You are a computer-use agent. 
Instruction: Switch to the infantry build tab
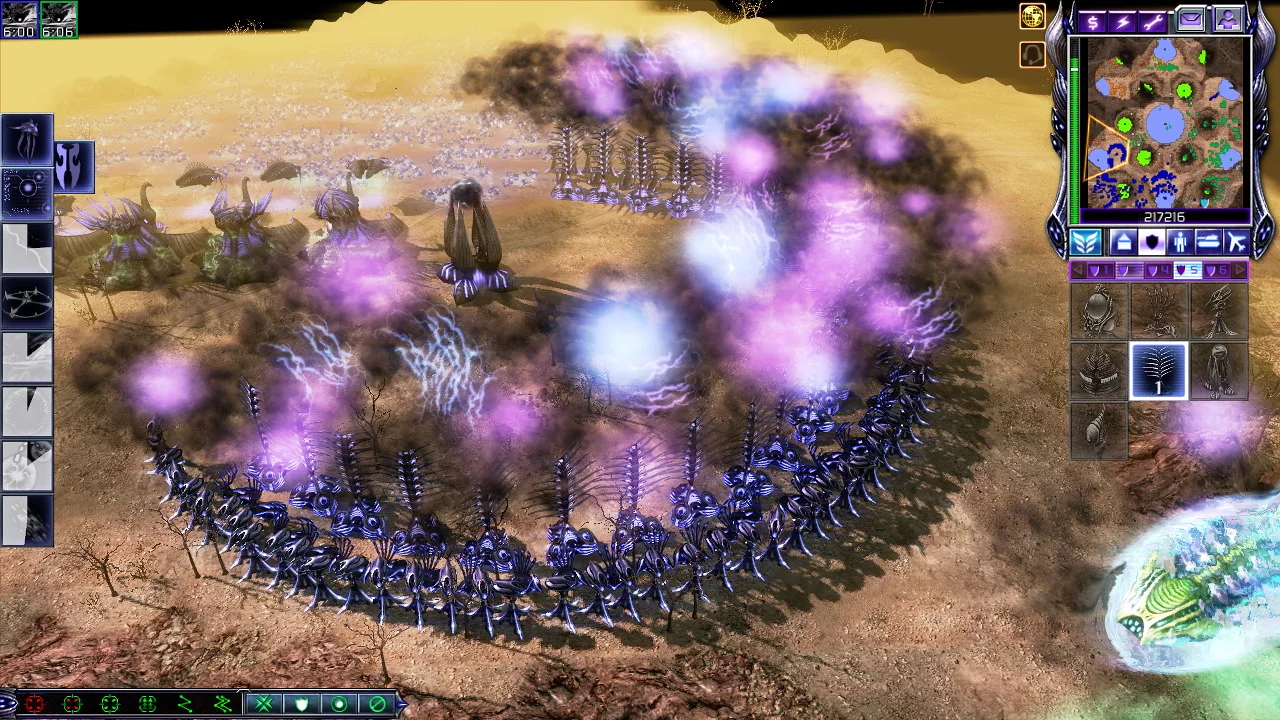coord(1180,242)
